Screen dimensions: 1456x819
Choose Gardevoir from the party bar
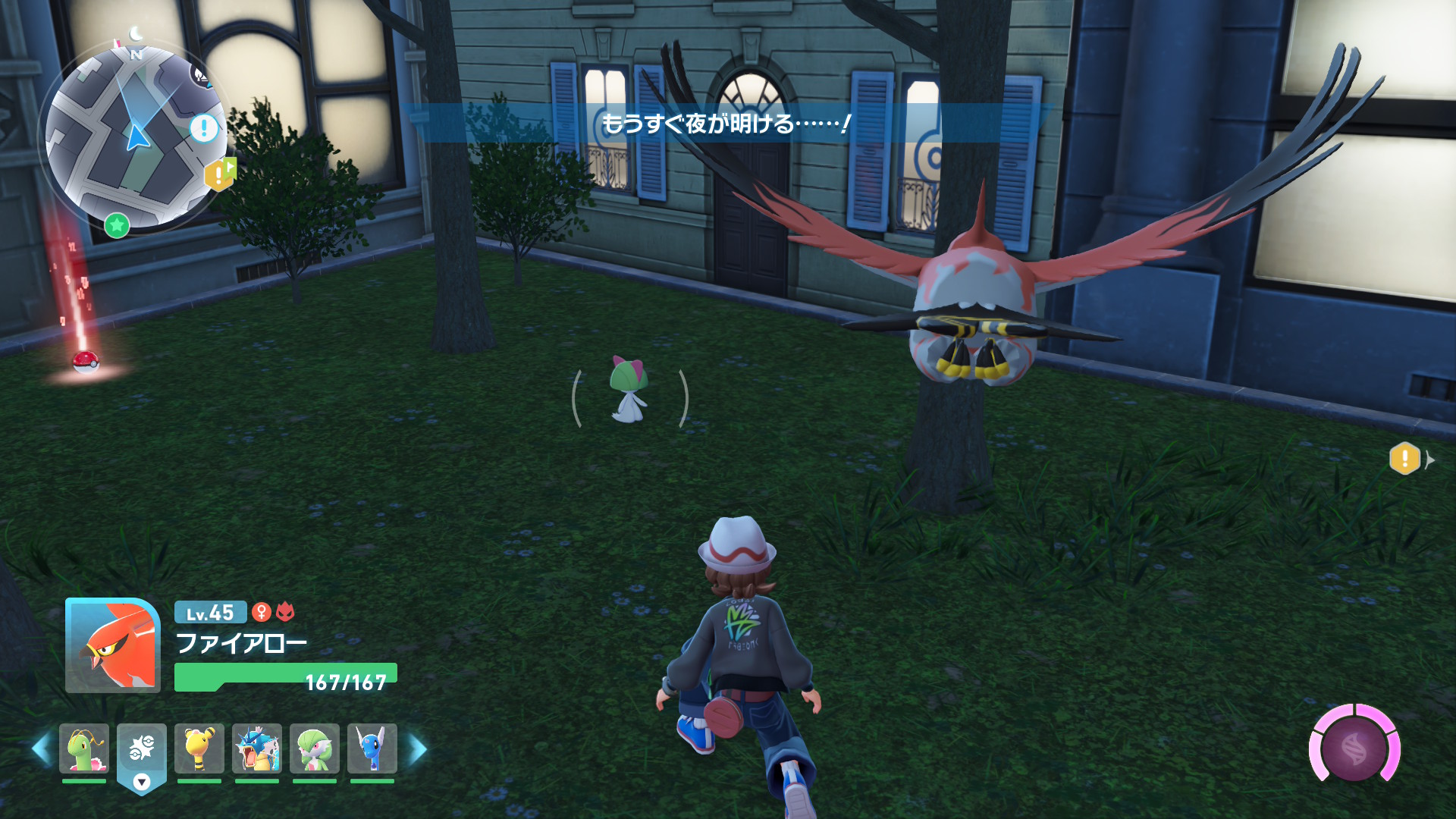[315, 748]
